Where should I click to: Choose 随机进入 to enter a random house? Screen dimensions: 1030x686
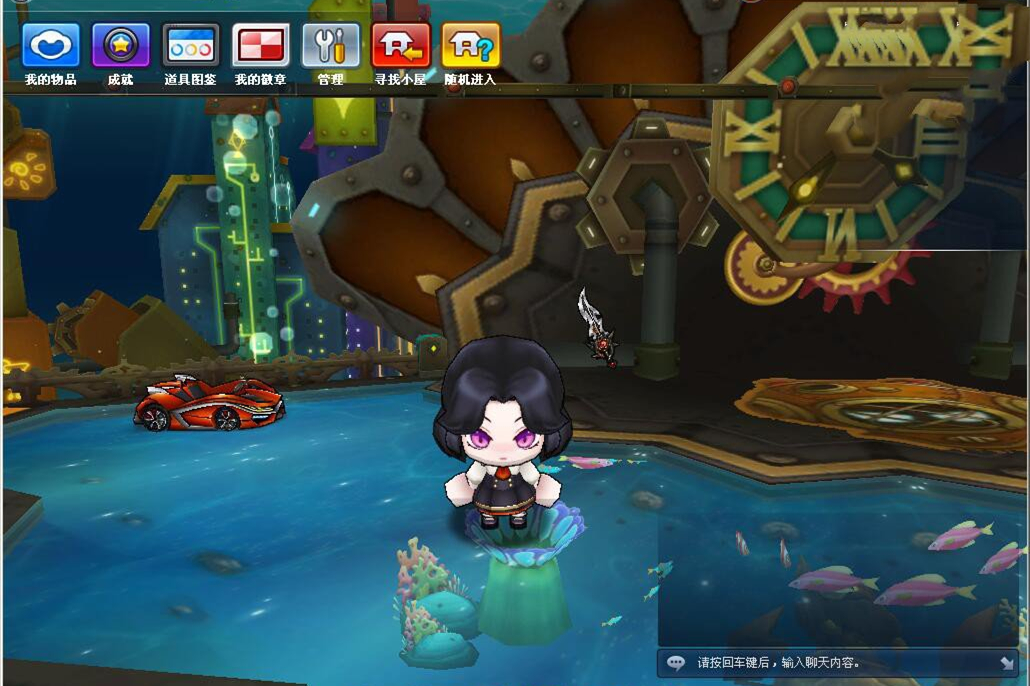470,46
